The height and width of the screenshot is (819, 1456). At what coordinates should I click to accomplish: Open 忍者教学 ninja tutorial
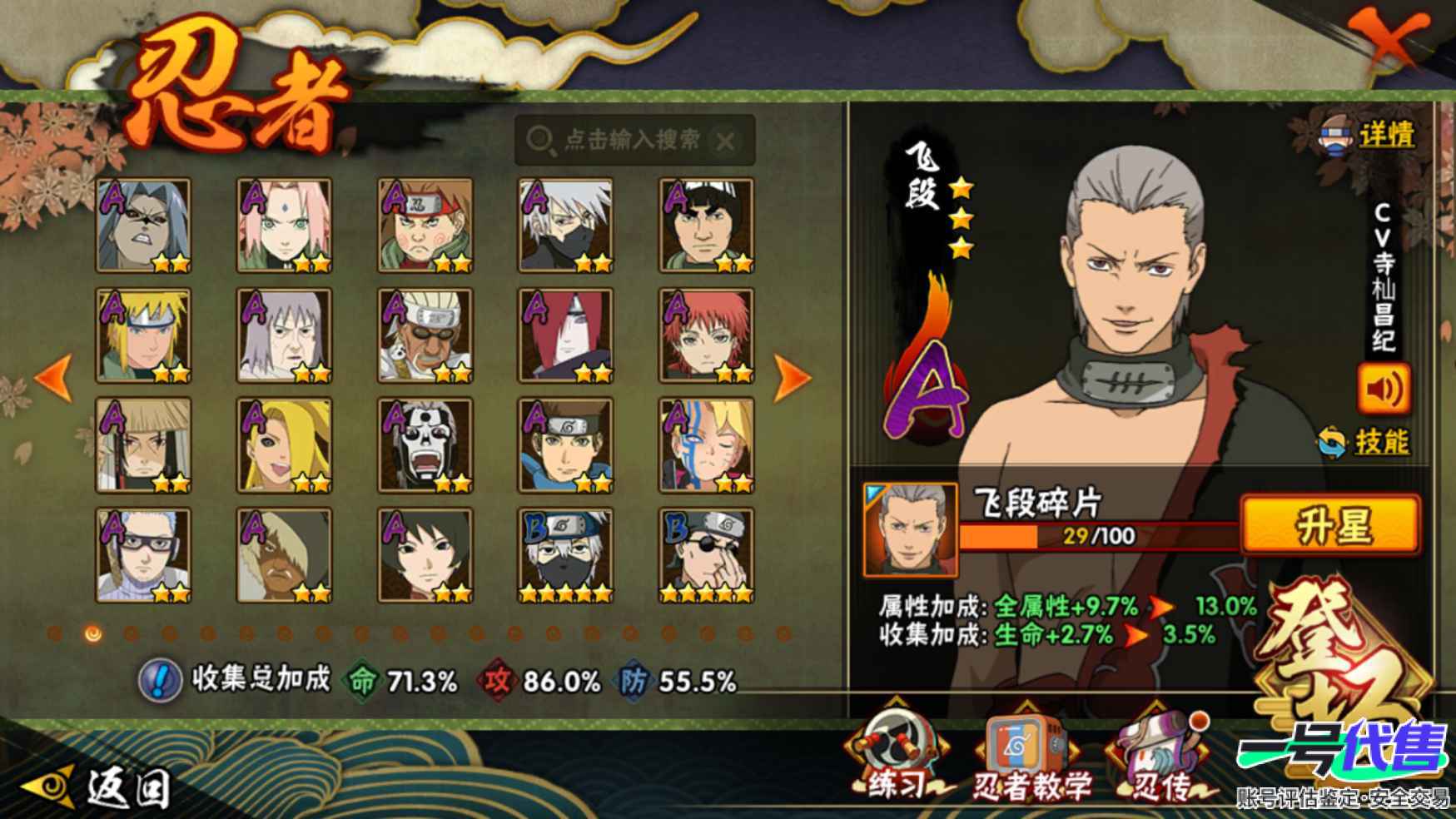pyautogui.click(x=1030, y=760)
